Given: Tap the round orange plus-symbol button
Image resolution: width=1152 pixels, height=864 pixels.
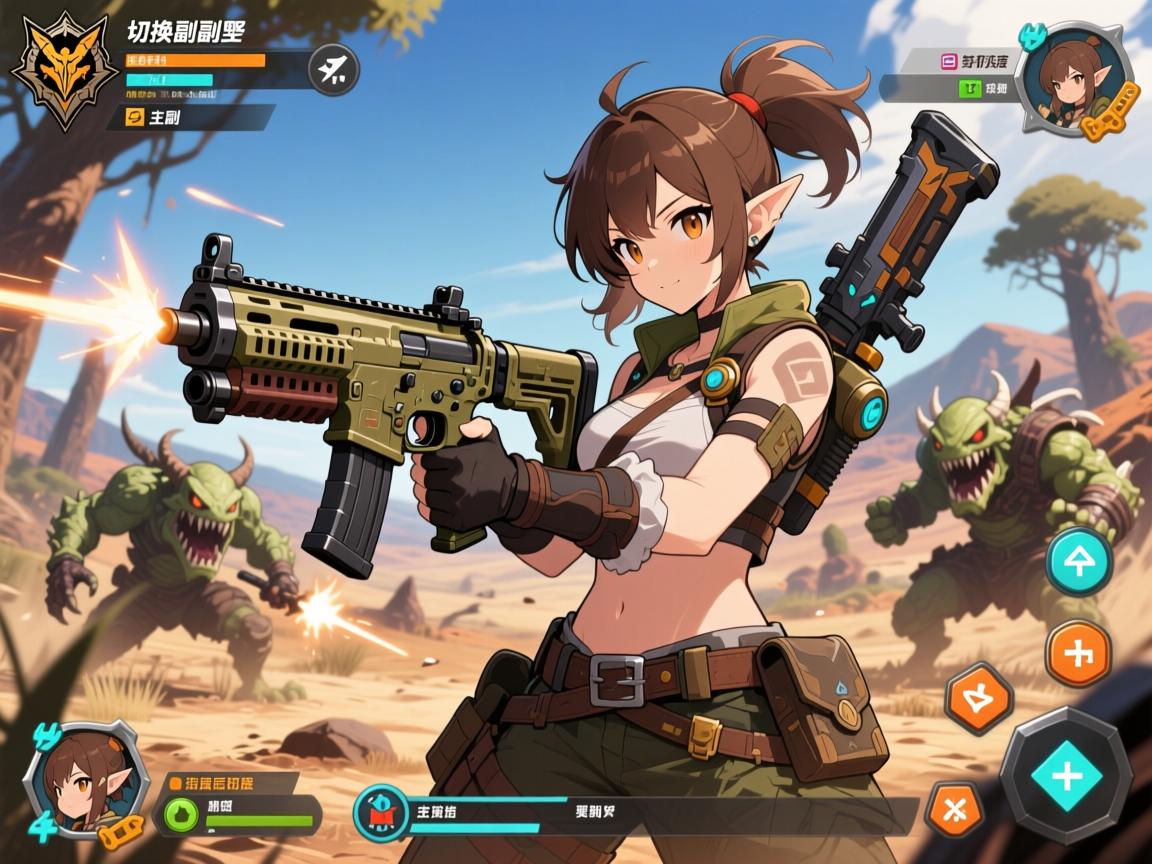Looking at the screenshot, I should pos(1079,654).
